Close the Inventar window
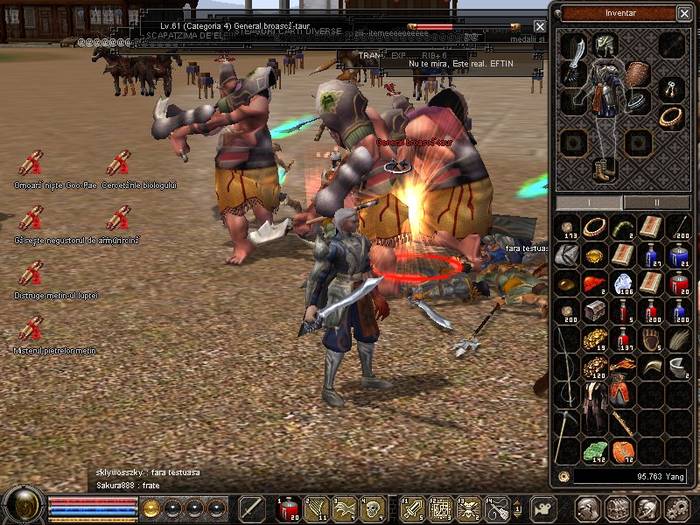700x525 pixels. [684, 14]
